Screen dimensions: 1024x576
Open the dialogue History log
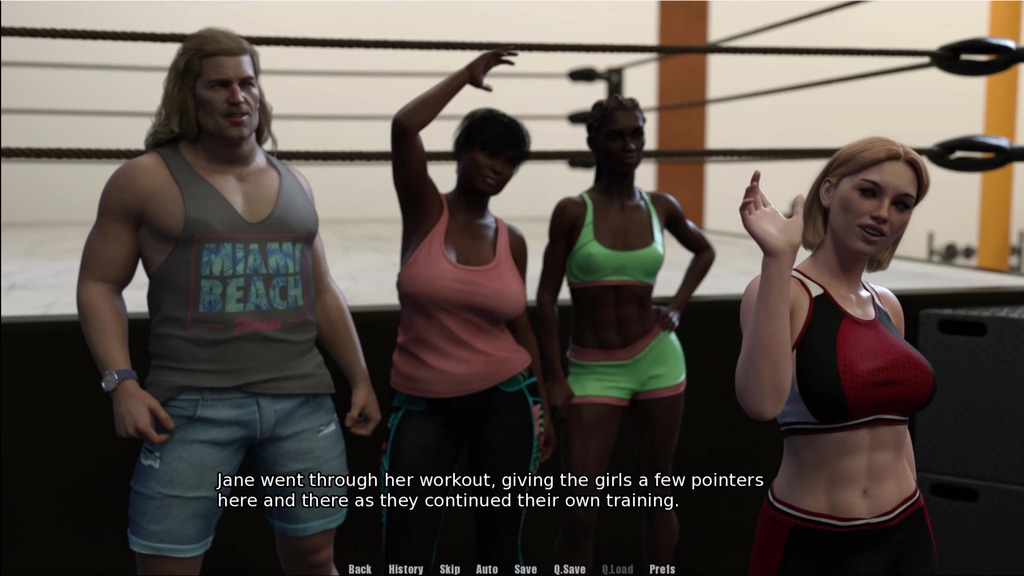406,569
